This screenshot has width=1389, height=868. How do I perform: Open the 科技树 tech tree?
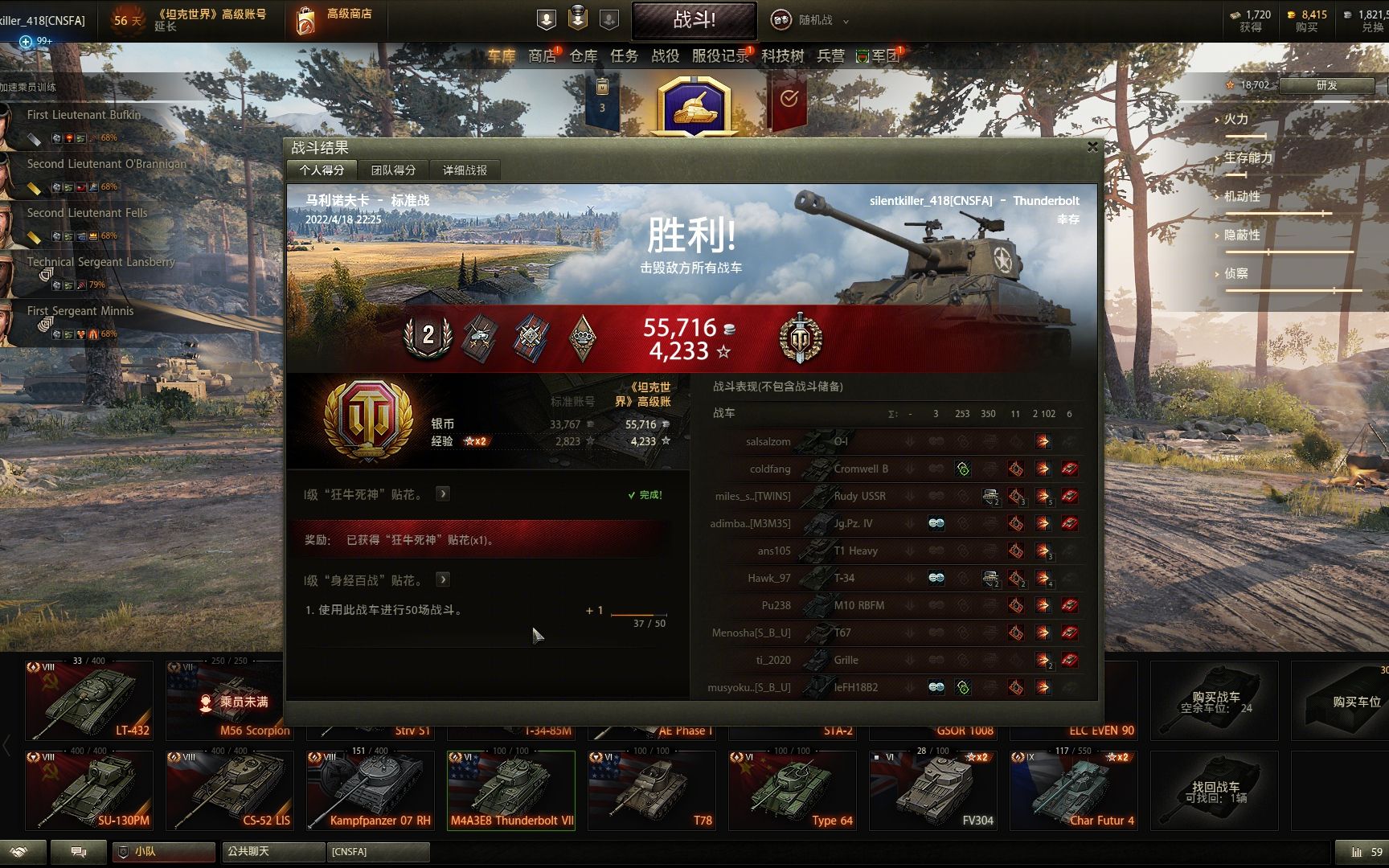click(782, 55)
